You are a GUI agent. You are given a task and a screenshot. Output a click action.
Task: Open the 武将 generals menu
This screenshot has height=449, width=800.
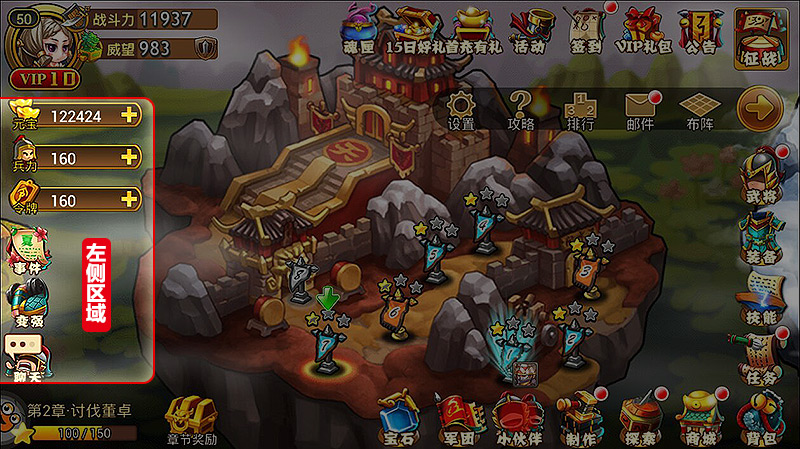point(762,175)
